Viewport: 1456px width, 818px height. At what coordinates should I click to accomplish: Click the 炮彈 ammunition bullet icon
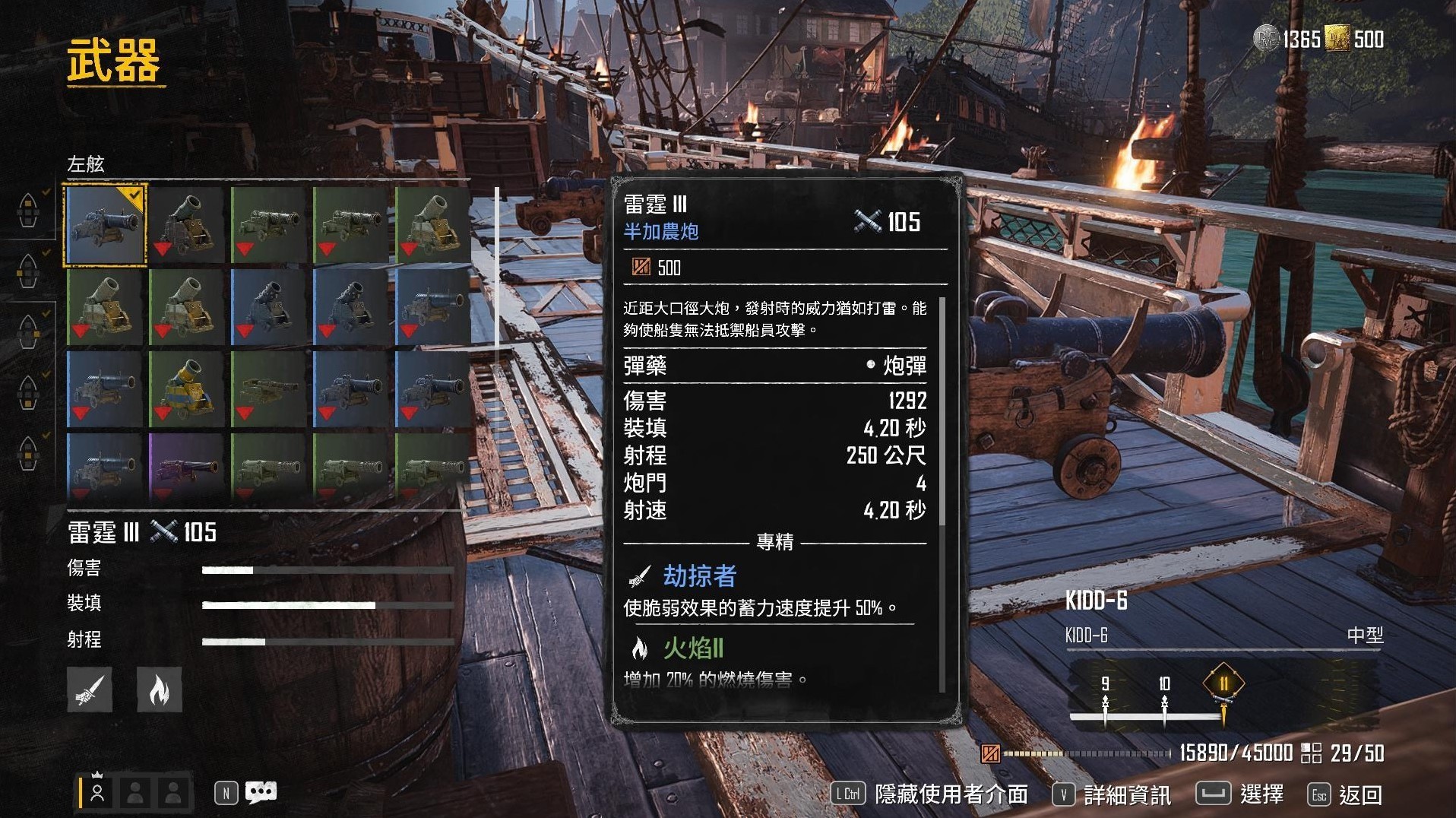871,366
